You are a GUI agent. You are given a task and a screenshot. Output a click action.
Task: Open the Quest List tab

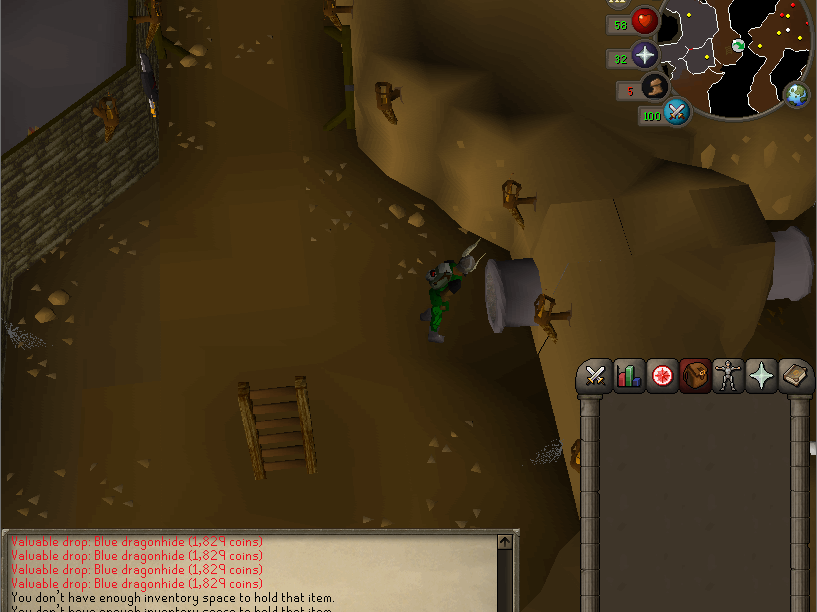(661, 376)
